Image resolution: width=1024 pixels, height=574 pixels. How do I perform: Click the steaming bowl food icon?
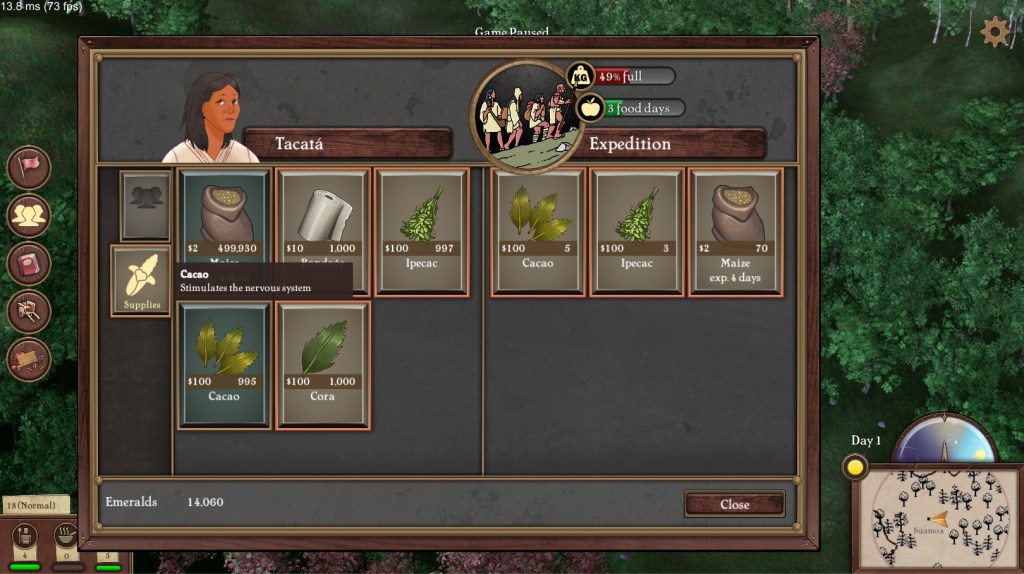pyautogui.click(x=68, y=535)
